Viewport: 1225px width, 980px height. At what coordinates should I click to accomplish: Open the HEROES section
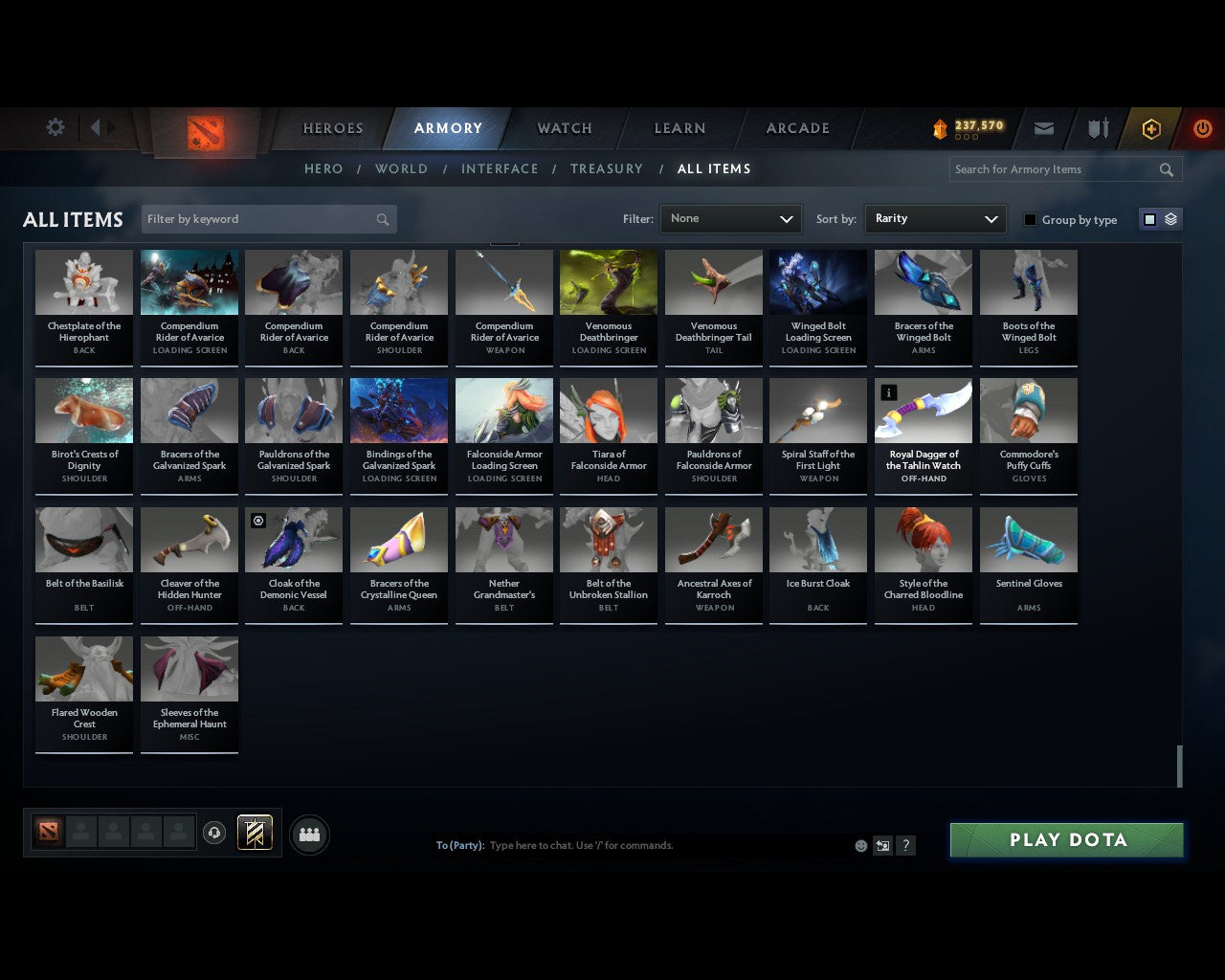click(x=332, y=127)
